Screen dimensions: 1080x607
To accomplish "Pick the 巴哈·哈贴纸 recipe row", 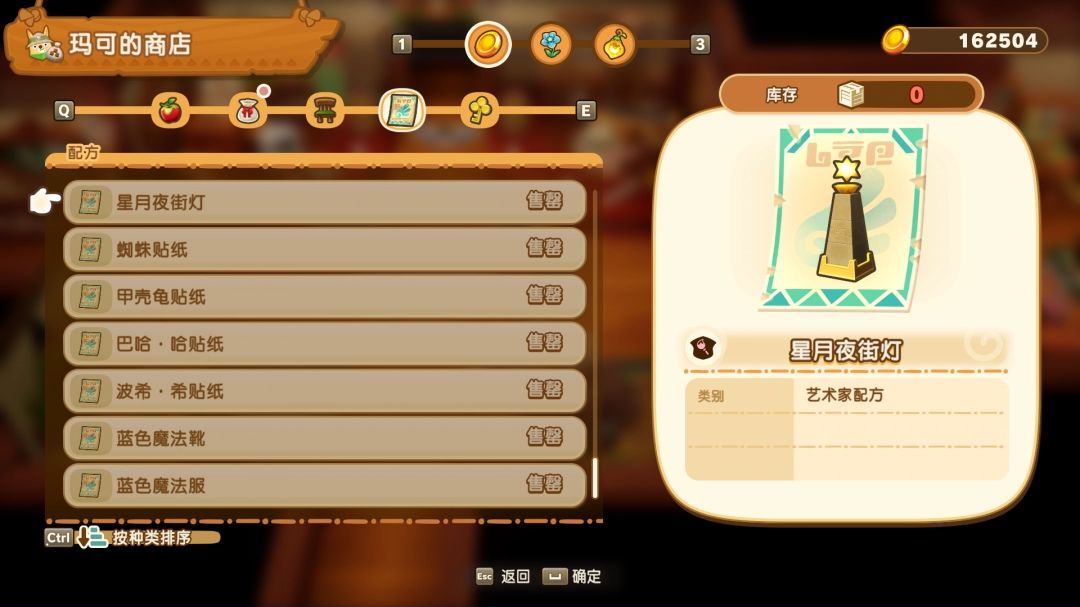I will 324,343.
